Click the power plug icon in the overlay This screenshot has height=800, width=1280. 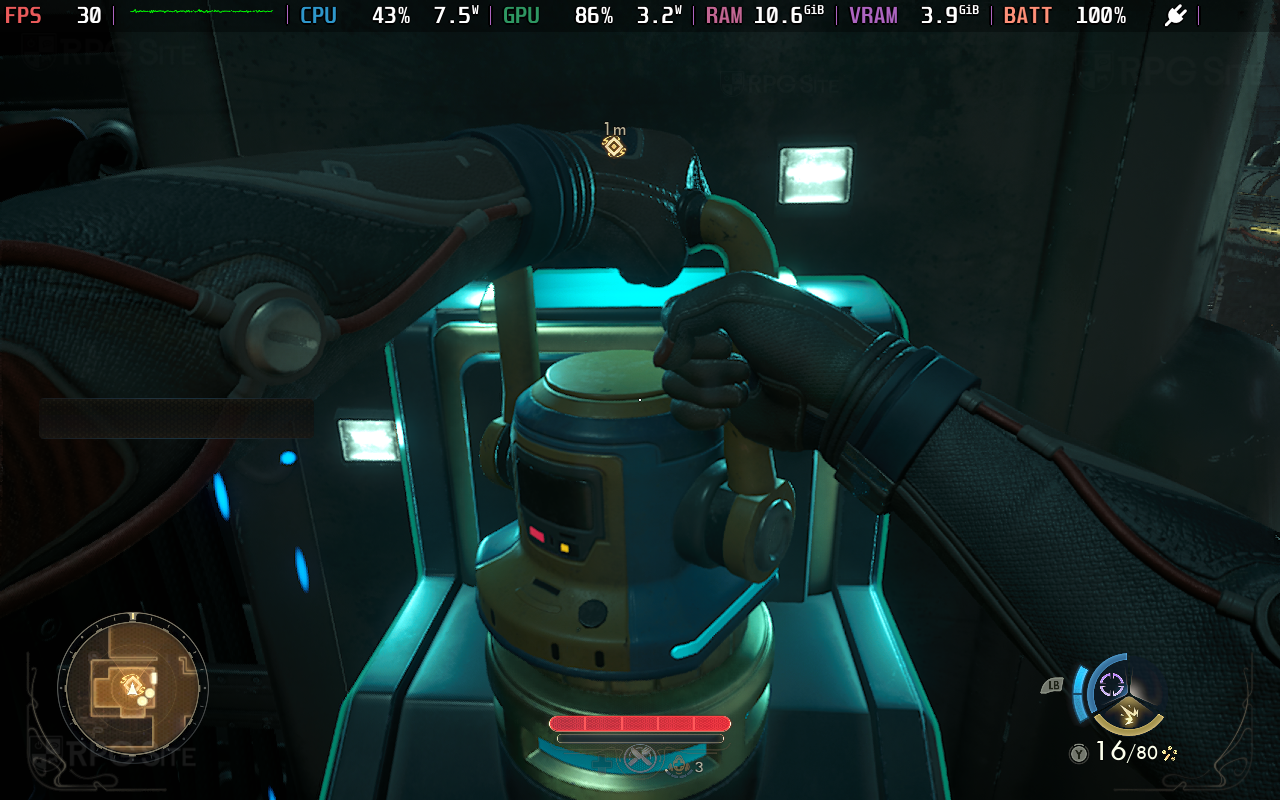1175,16
